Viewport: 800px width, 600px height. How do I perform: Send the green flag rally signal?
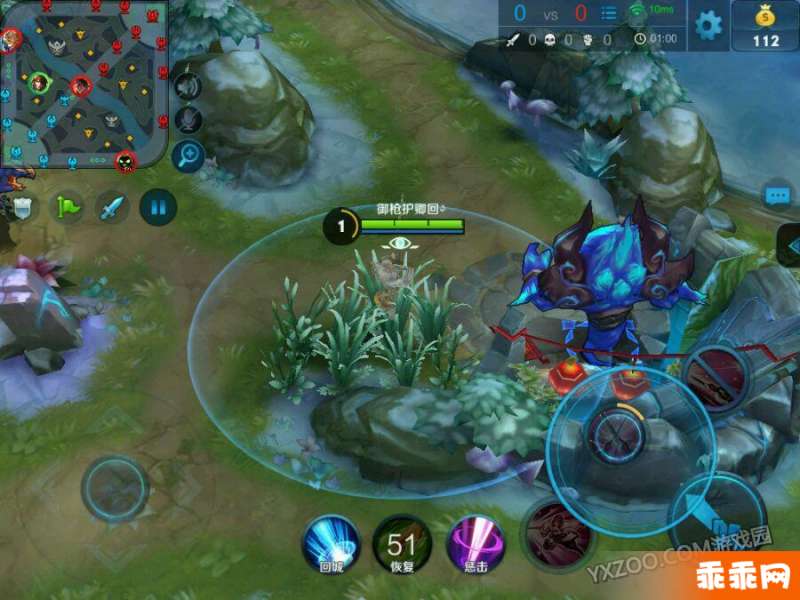pyautogui.click(x=68, y=207)
